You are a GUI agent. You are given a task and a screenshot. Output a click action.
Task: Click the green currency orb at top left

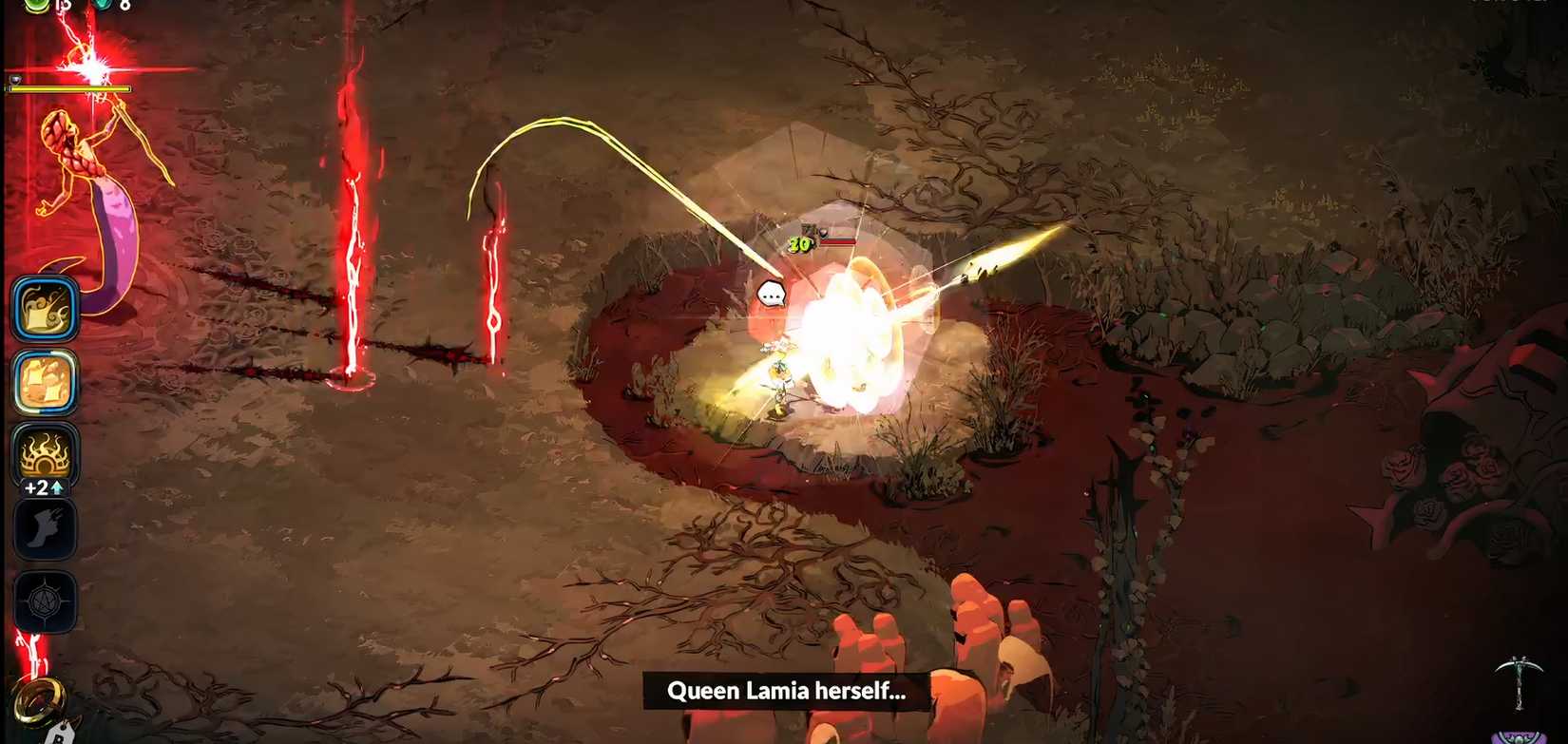[x=35, y=8]
